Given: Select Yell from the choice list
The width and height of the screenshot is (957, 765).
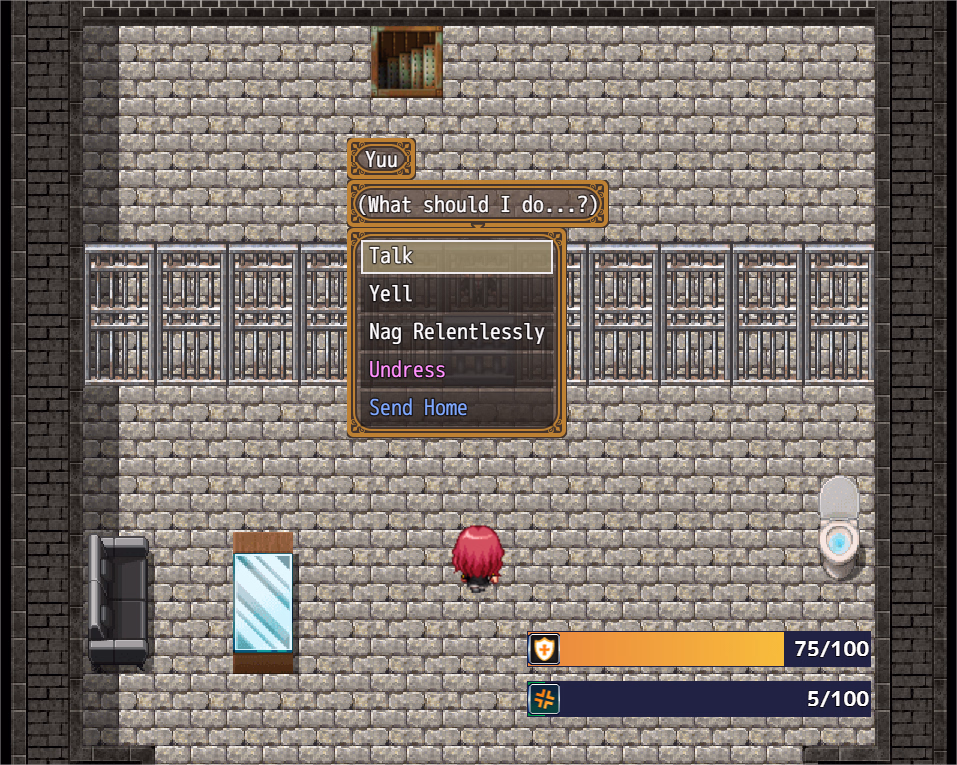Looking at the screenshot, I should (456, 294).
